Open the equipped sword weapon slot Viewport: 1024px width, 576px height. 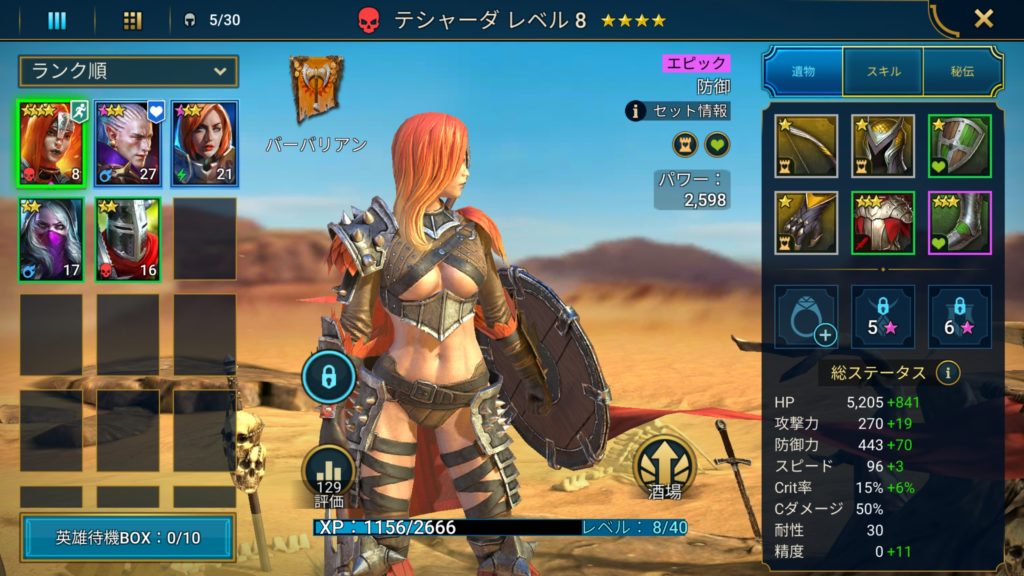pos(806,146)
